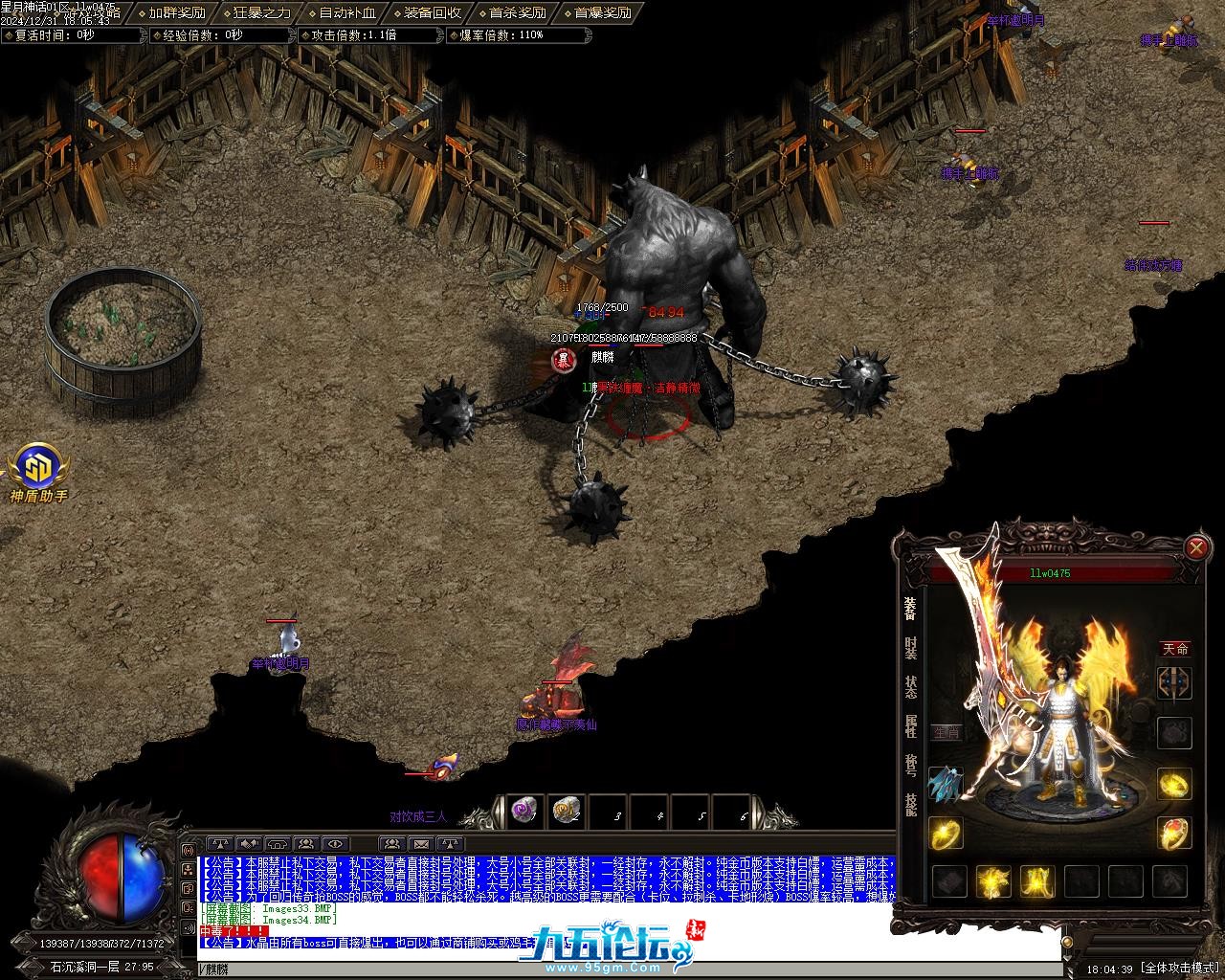1225x980 pixels.
Task: Switch to the 称号 tab
Action: (910, 765)
